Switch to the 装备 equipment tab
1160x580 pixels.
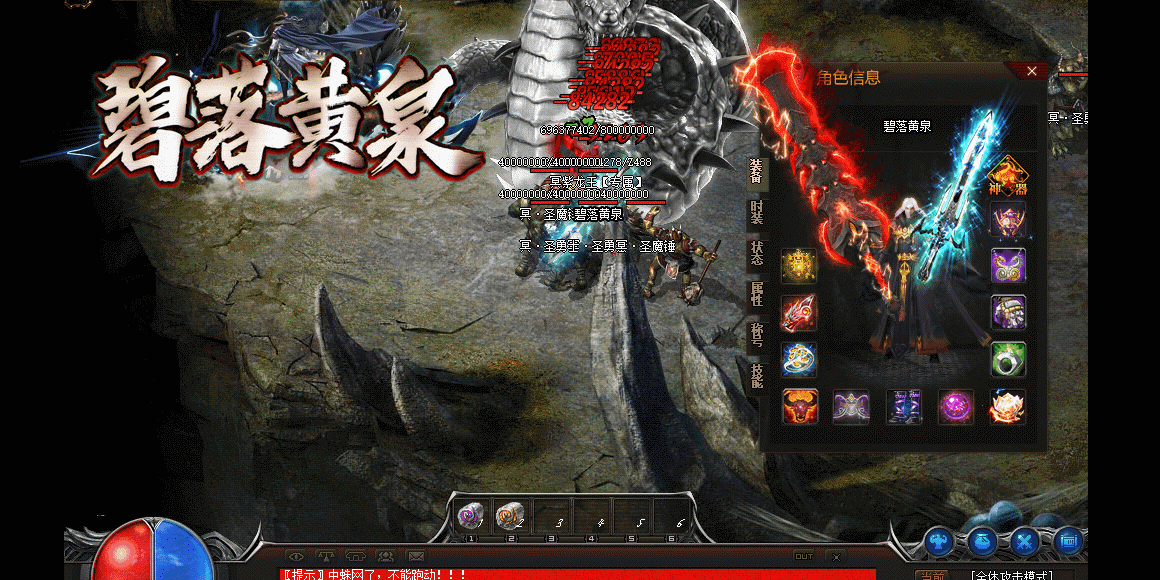(757, 174)
